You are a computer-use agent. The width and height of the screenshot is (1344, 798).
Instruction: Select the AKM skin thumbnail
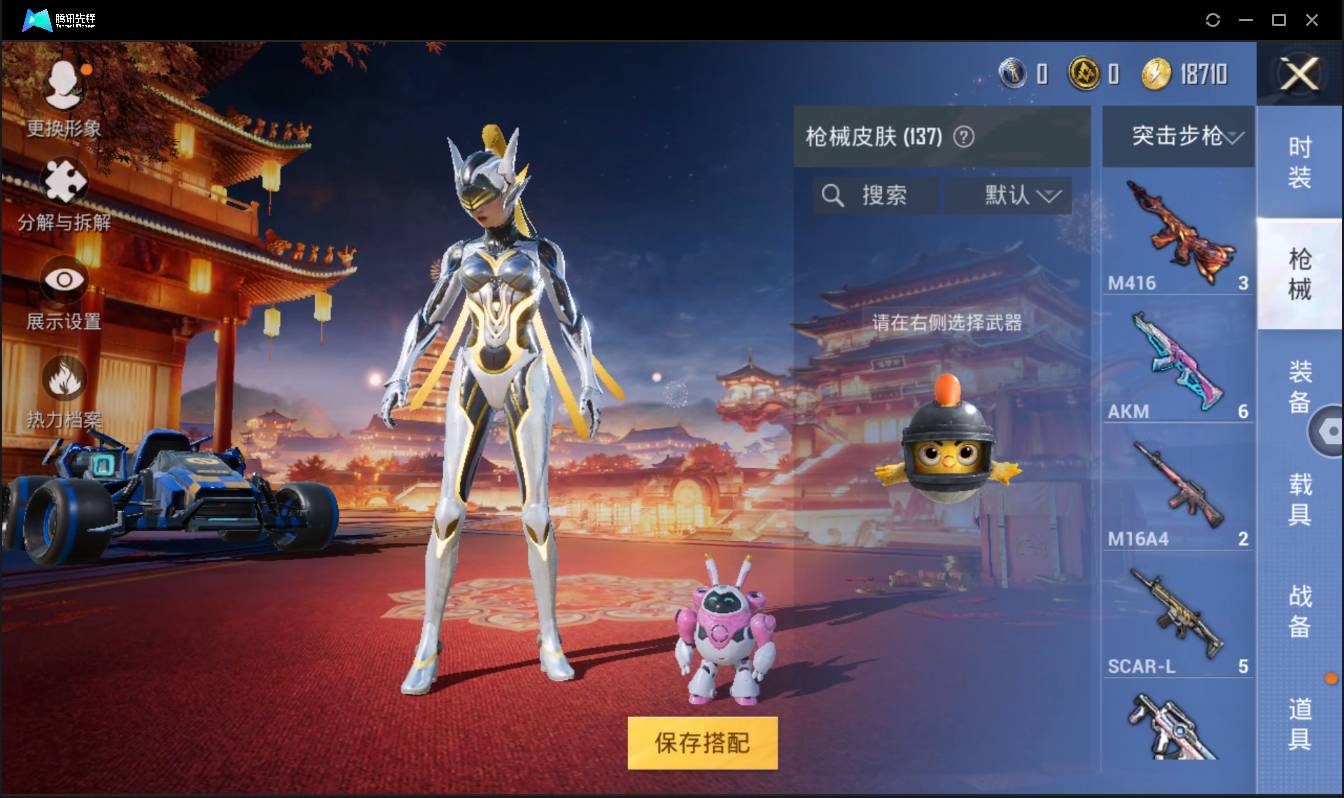[1177, 360]
